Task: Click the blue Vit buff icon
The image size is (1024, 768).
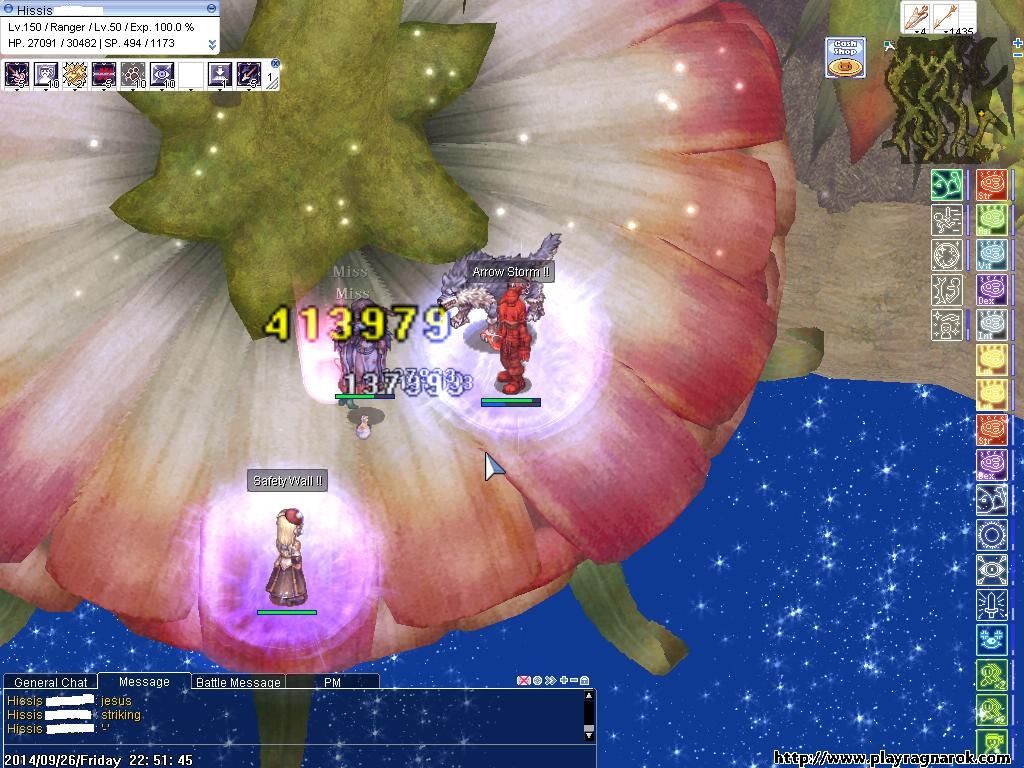Action: [992, 255]
